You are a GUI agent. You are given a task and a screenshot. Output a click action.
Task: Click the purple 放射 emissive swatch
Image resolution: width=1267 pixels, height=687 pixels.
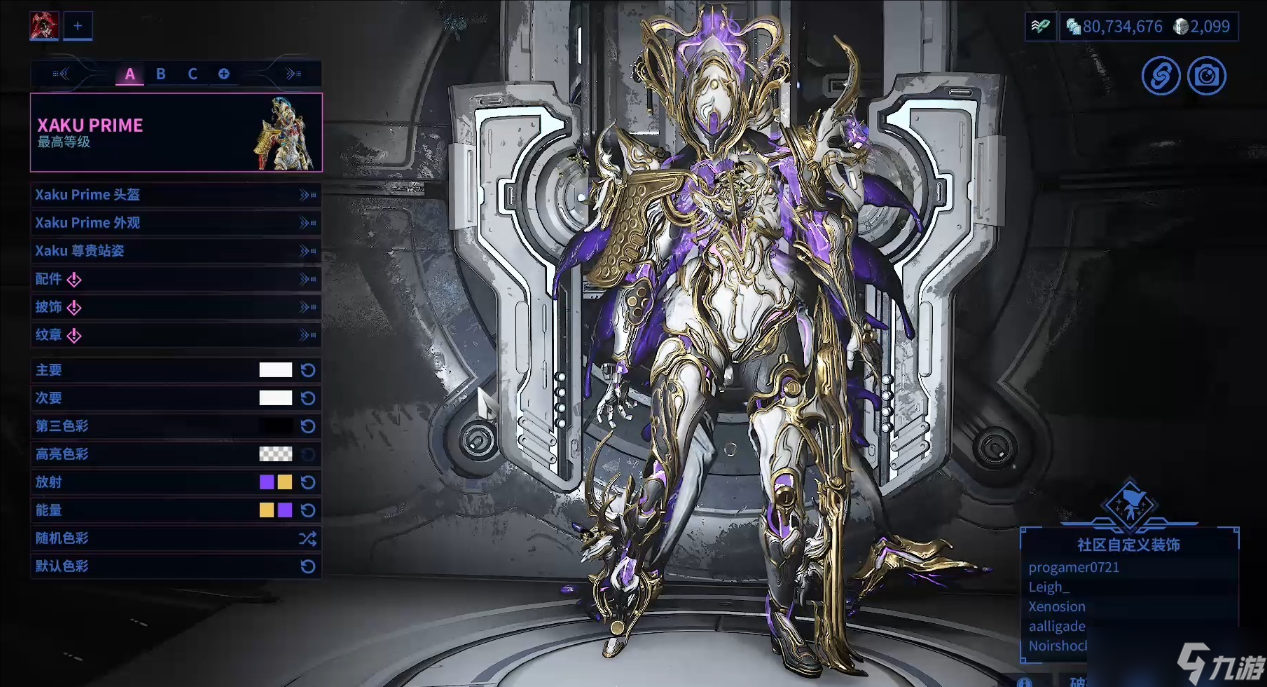click(267, 482)
